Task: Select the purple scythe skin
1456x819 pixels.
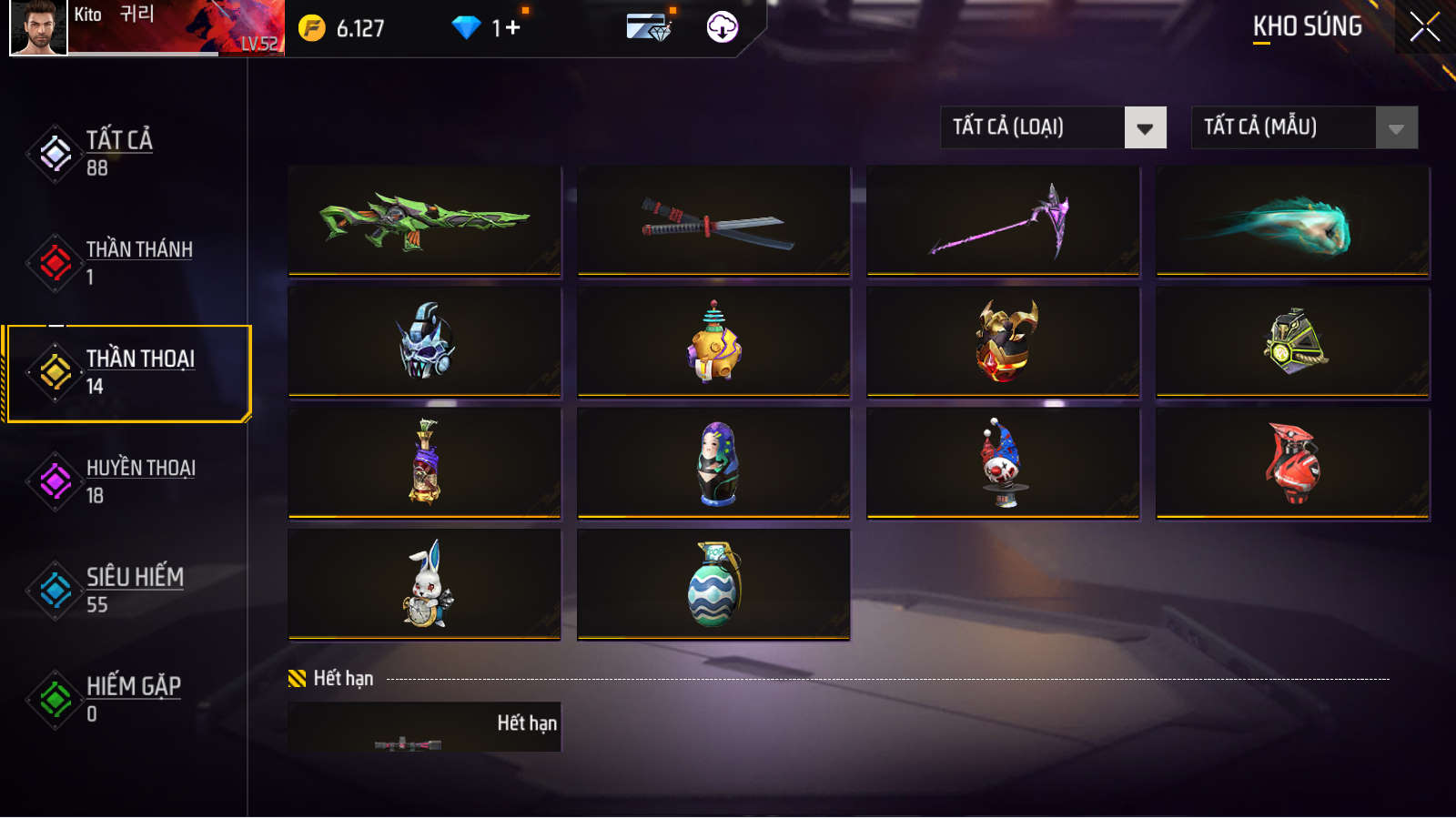Action: click(x=1003, y=220)
